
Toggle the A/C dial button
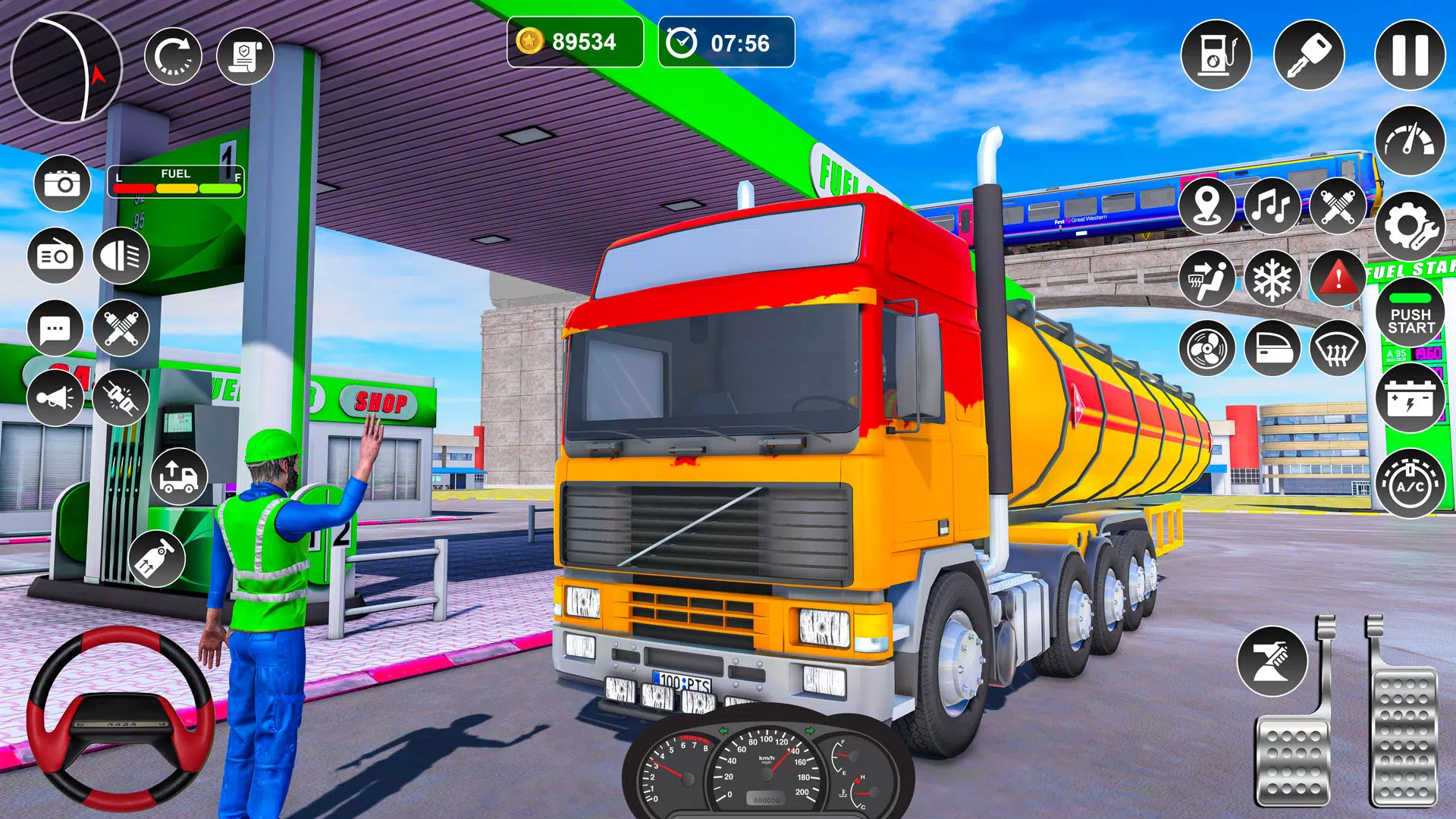1410,484
